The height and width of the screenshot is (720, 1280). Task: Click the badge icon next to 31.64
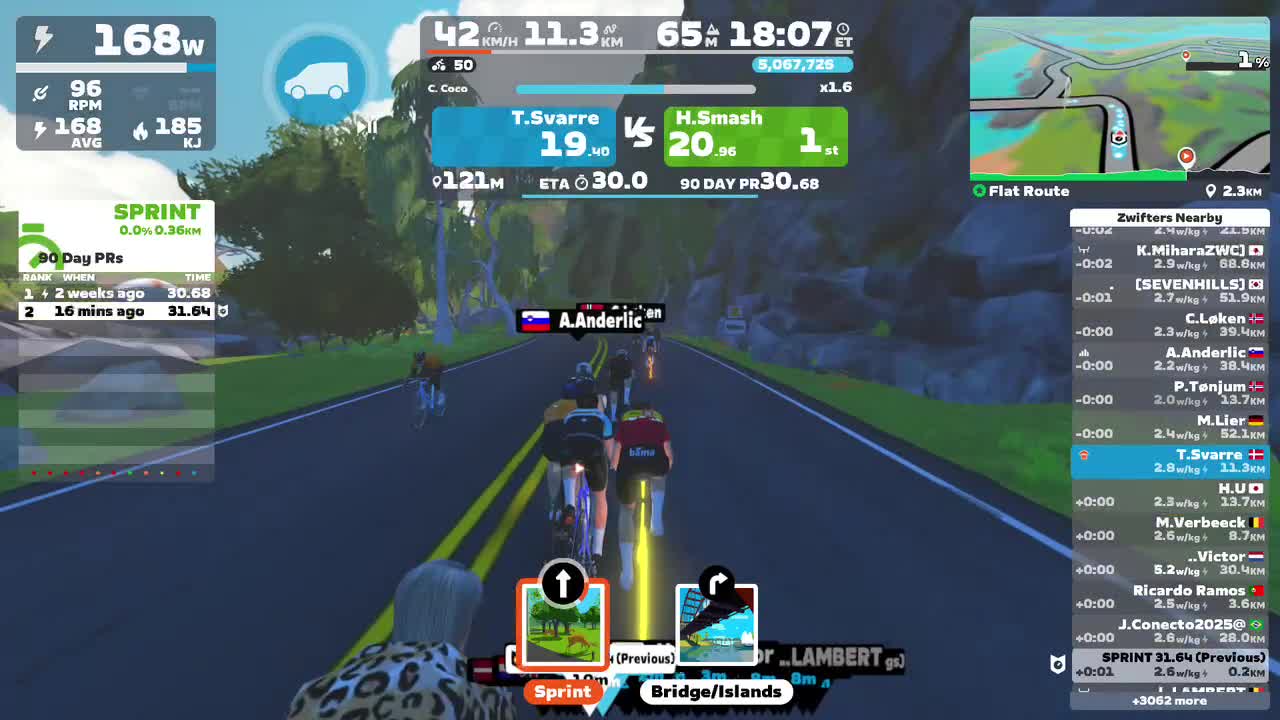tap(222, 311)
